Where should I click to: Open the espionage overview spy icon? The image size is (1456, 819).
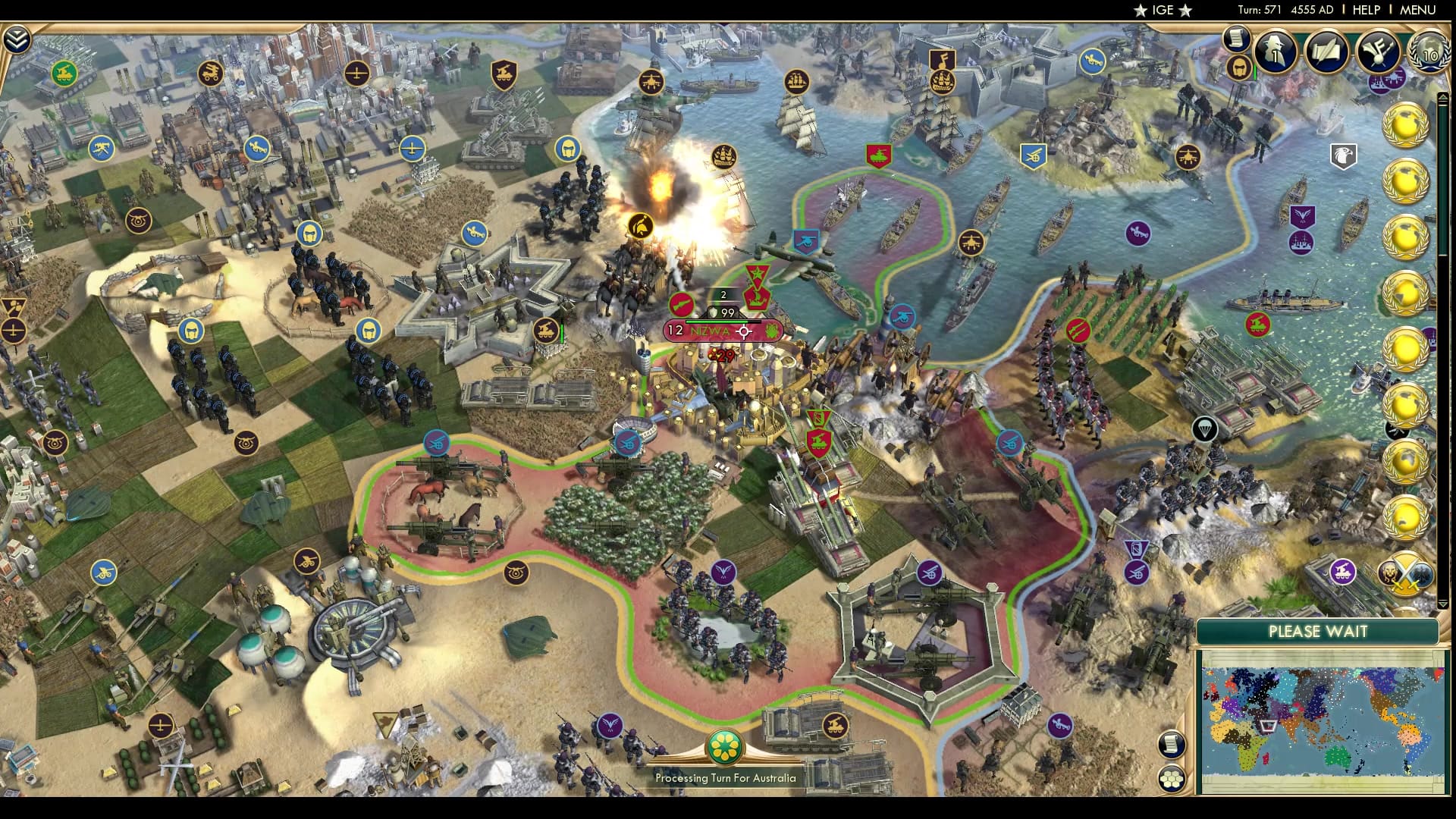[1275, 52]
